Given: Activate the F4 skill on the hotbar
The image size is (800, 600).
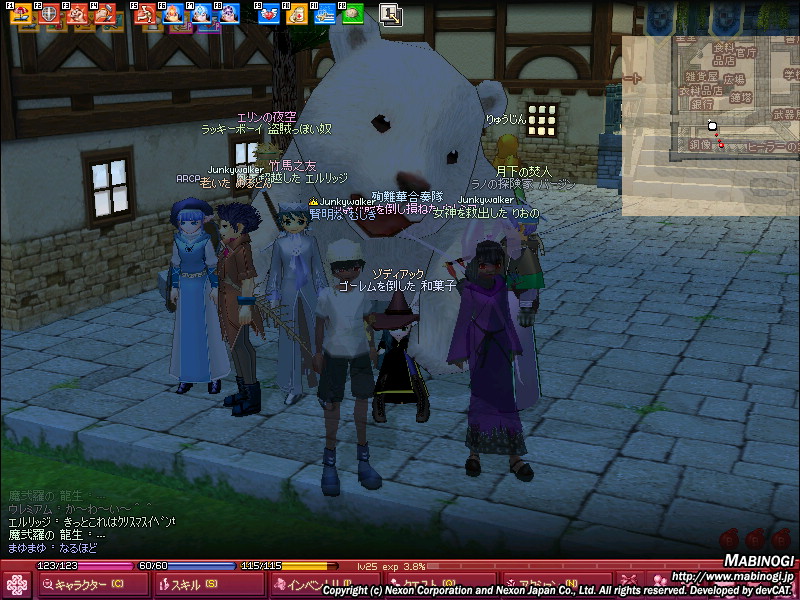Looking at the screenshot, I should click(x=104, y=14).
